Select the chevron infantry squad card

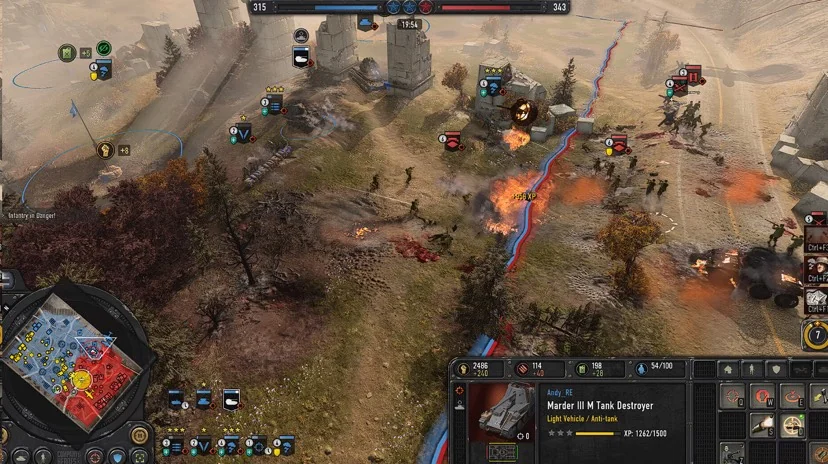(201, 444)
